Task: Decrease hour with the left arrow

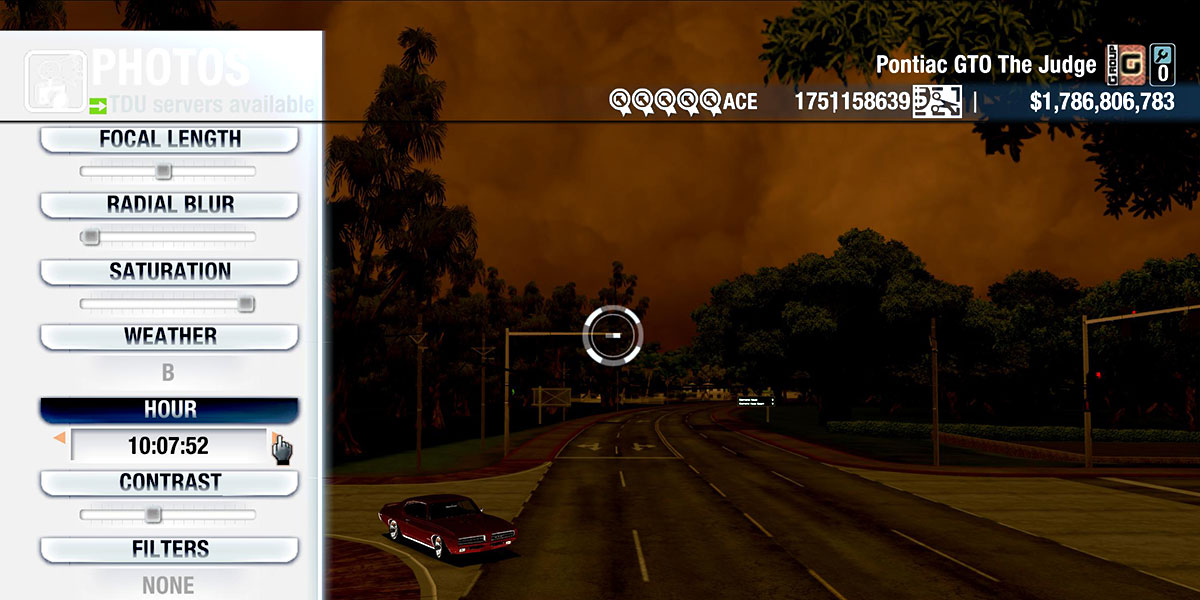Action: tap(60, 438)
